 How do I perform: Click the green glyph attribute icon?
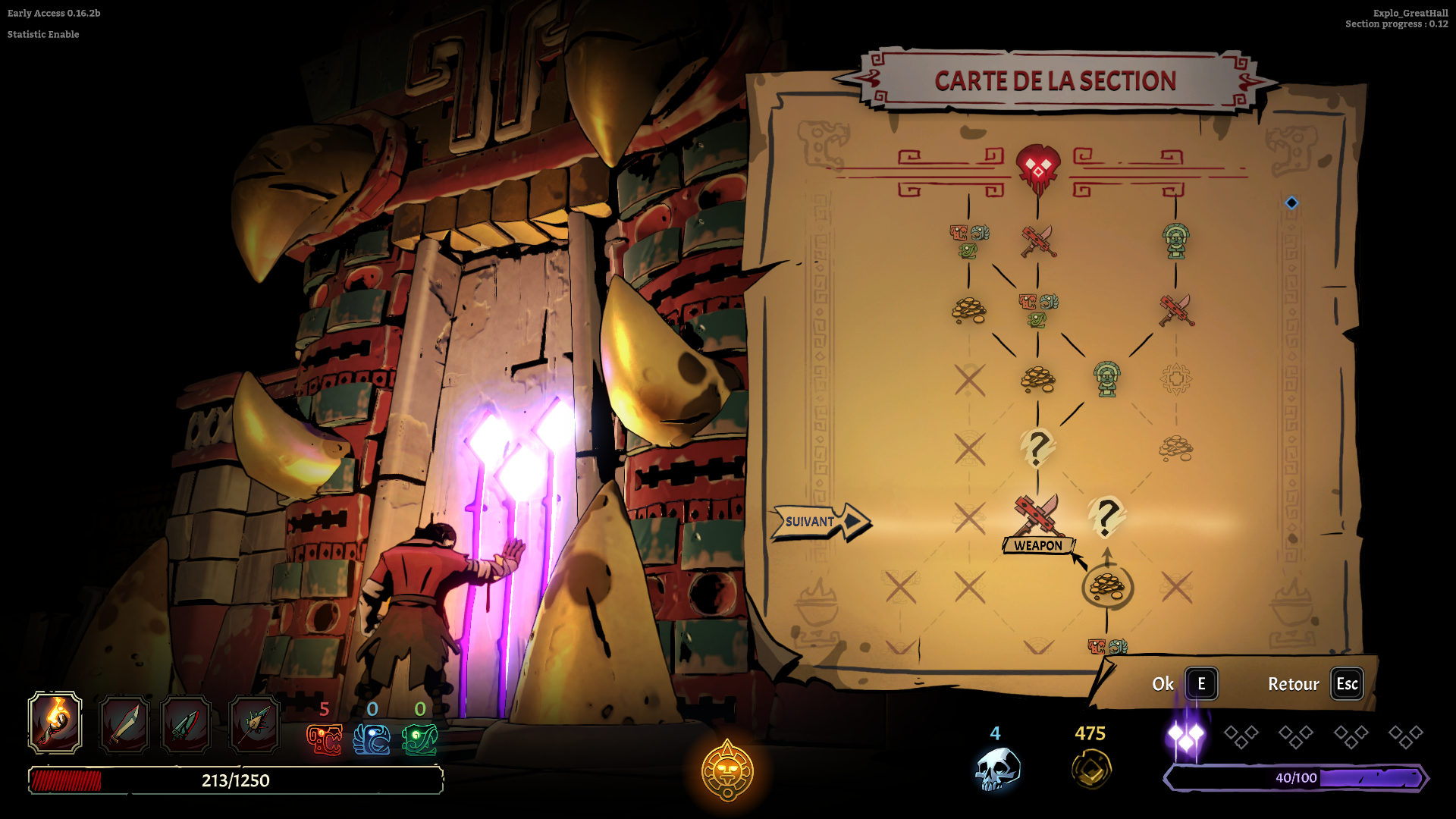[x=419, y=739]
